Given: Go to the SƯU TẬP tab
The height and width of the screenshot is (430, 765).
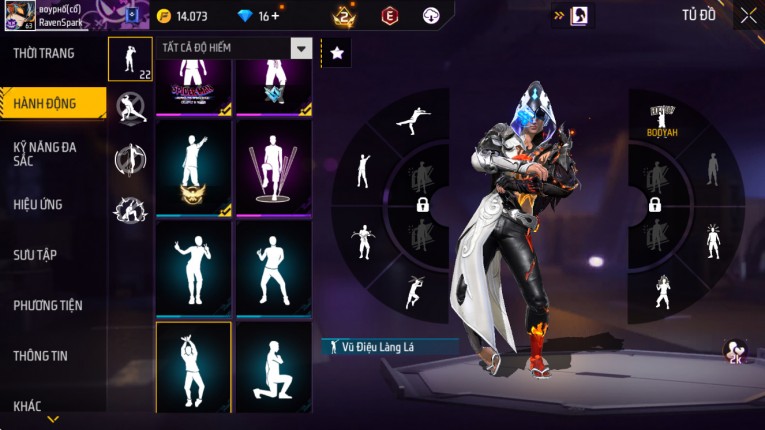Looking at the screenshot, I should click(36, 255).
